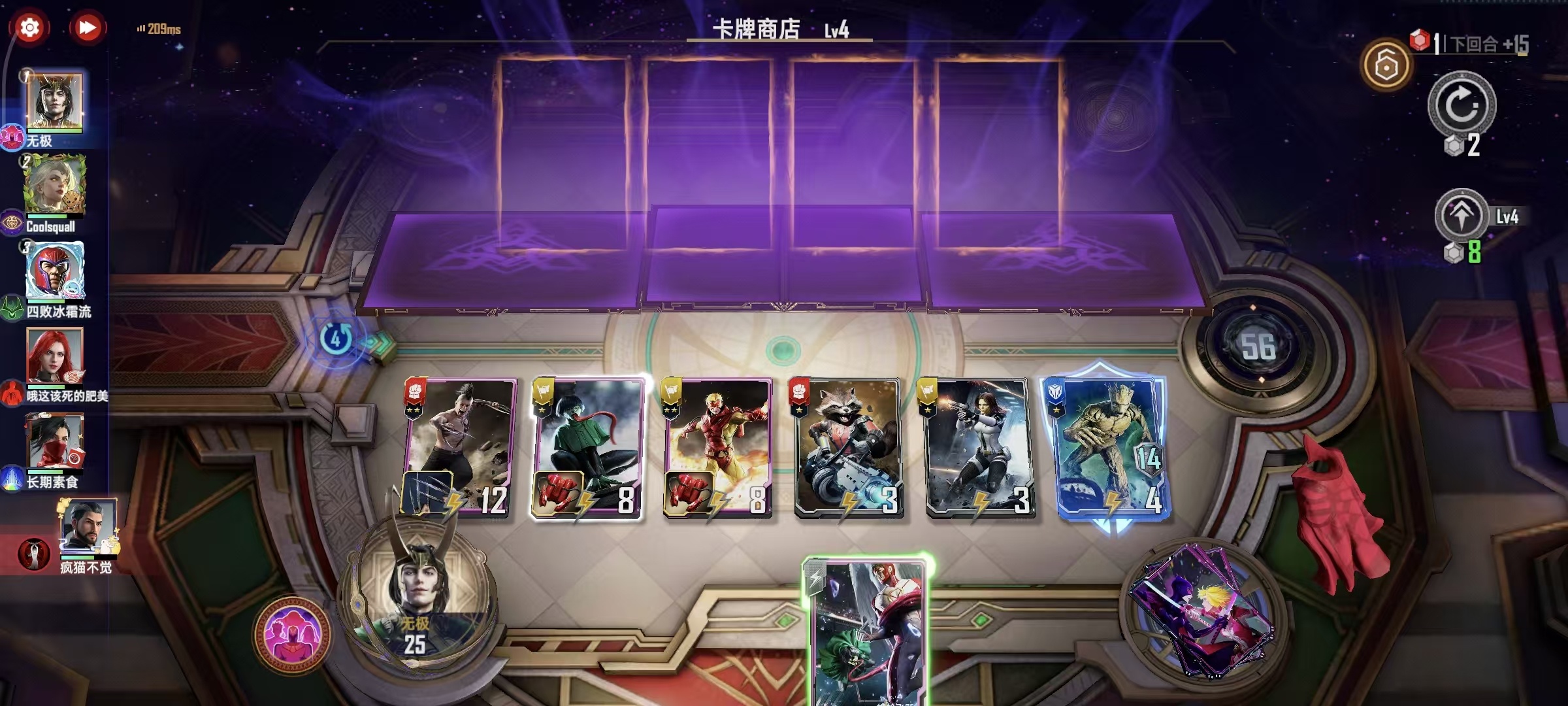Select opponent Coolsquall in the player list

click(x=56, y=190)
